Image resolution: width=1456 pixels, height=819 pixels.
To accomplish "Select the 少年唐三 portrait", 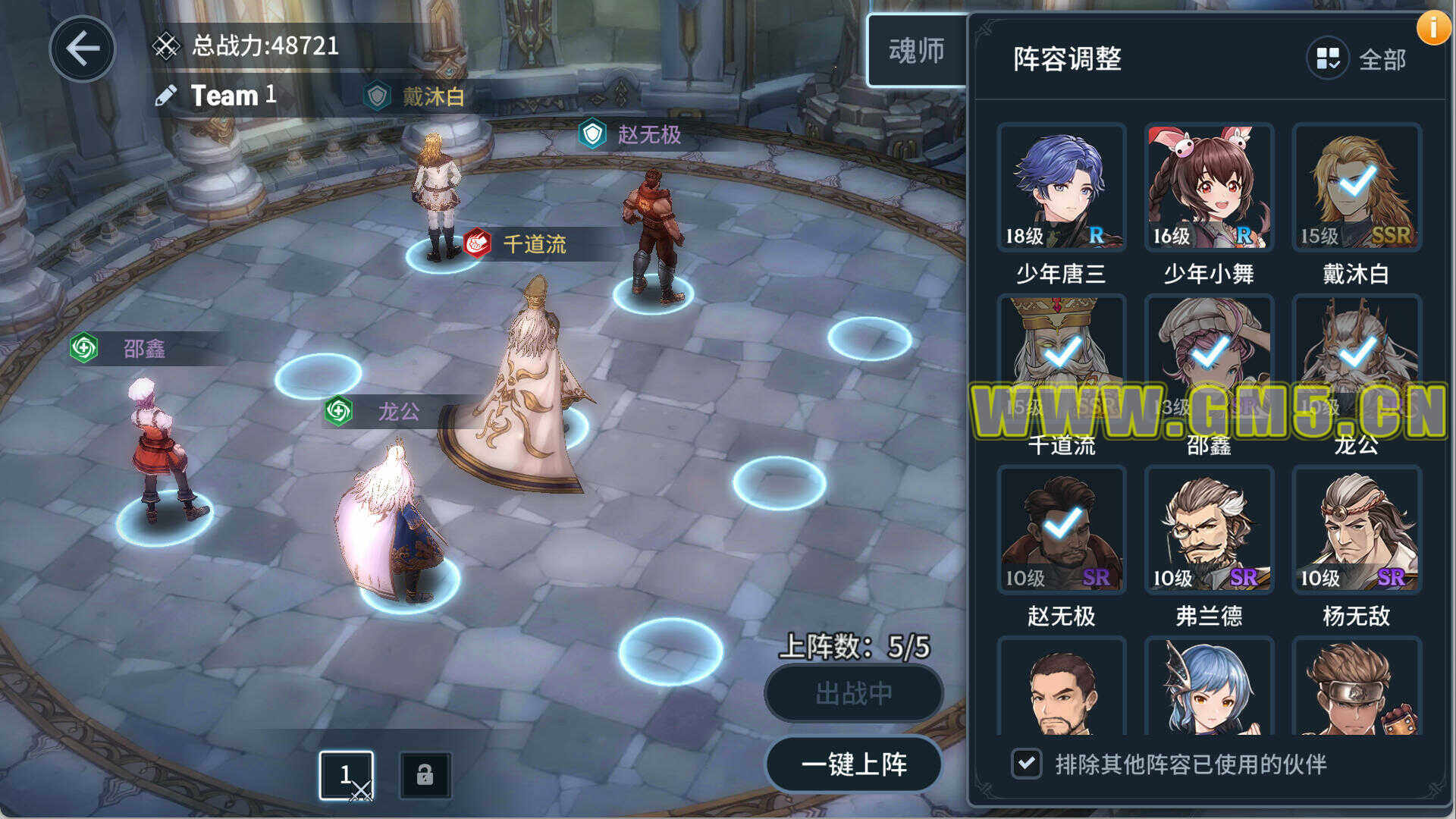I will tap(1061, 187).
